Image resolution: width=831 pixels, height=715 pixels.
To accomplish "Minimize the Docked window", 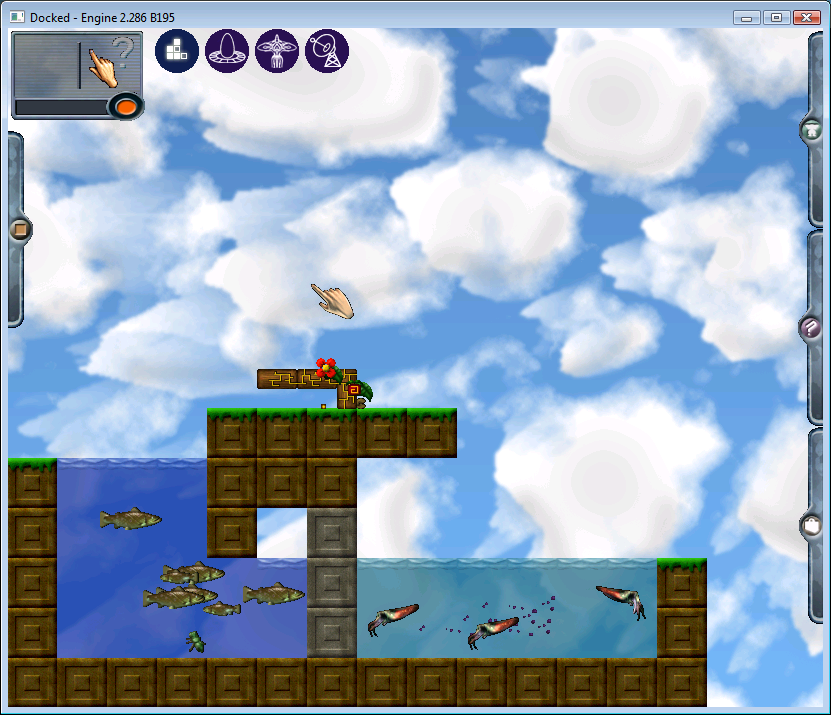I will (746, 17).
